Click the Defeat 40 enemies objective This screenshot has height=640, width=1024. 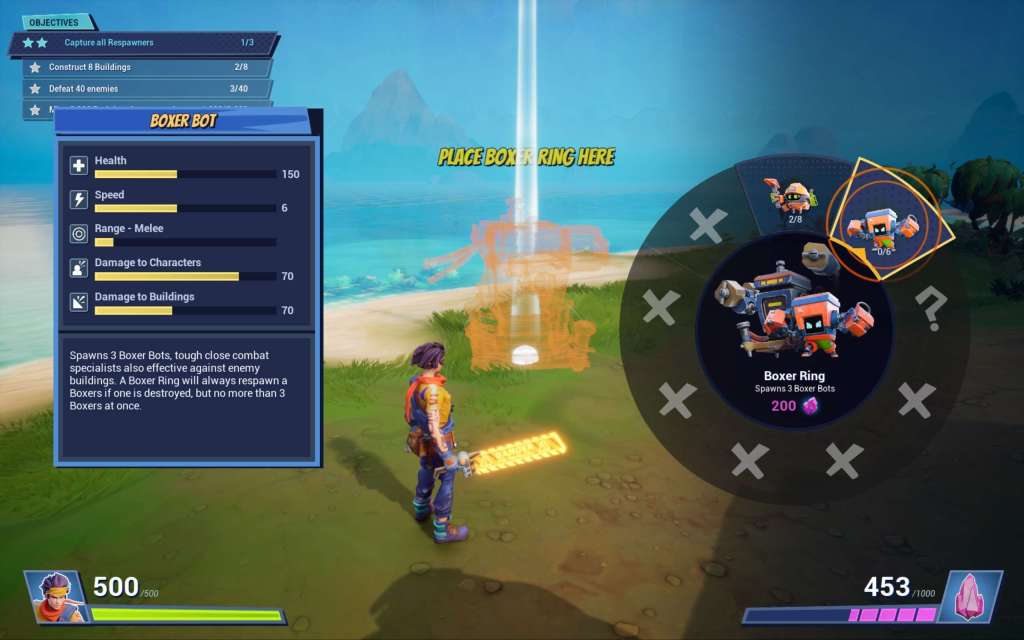tap(147, 88)
